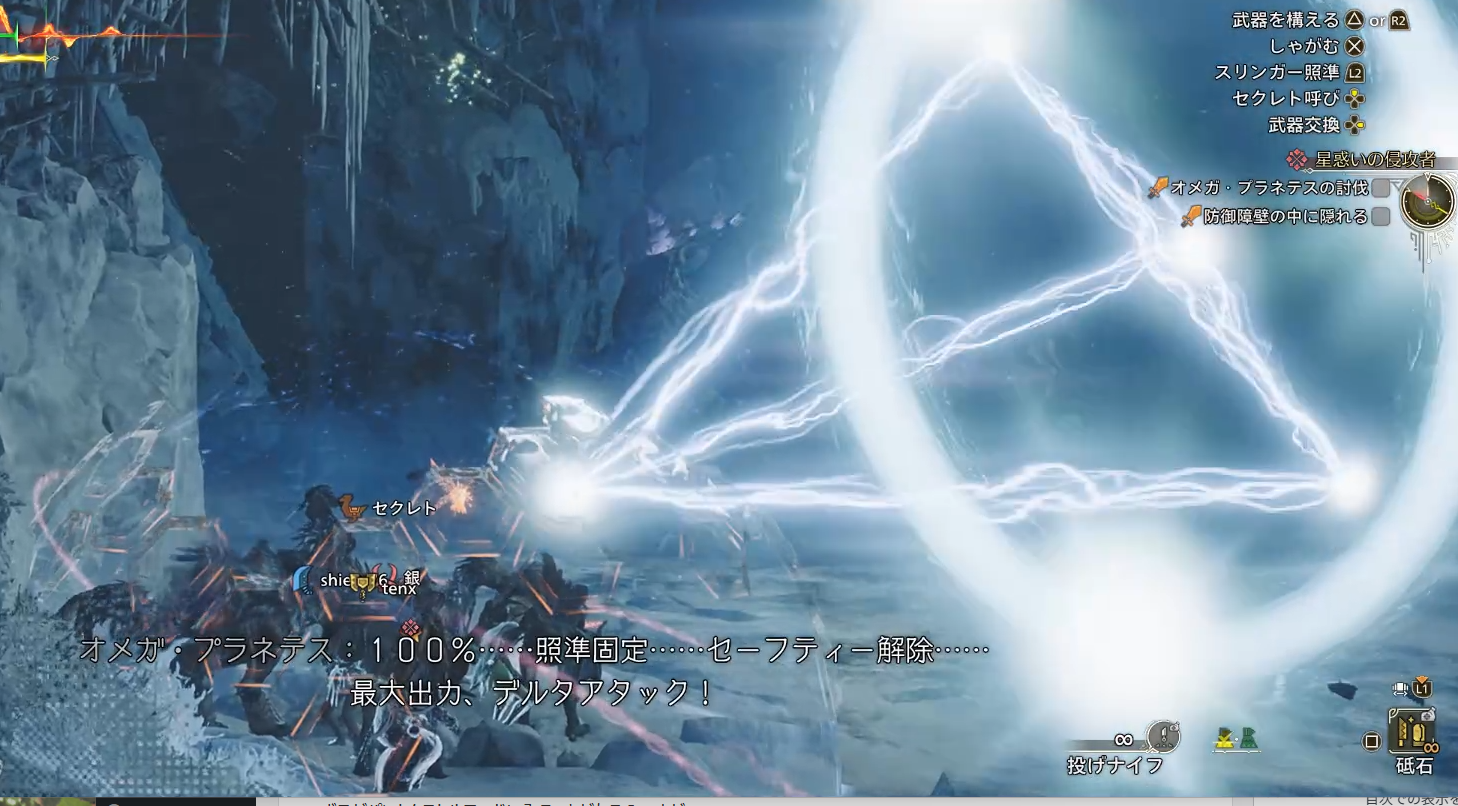Open the 星惑いの侵攻者 quest title

(x=1374, y=160)
